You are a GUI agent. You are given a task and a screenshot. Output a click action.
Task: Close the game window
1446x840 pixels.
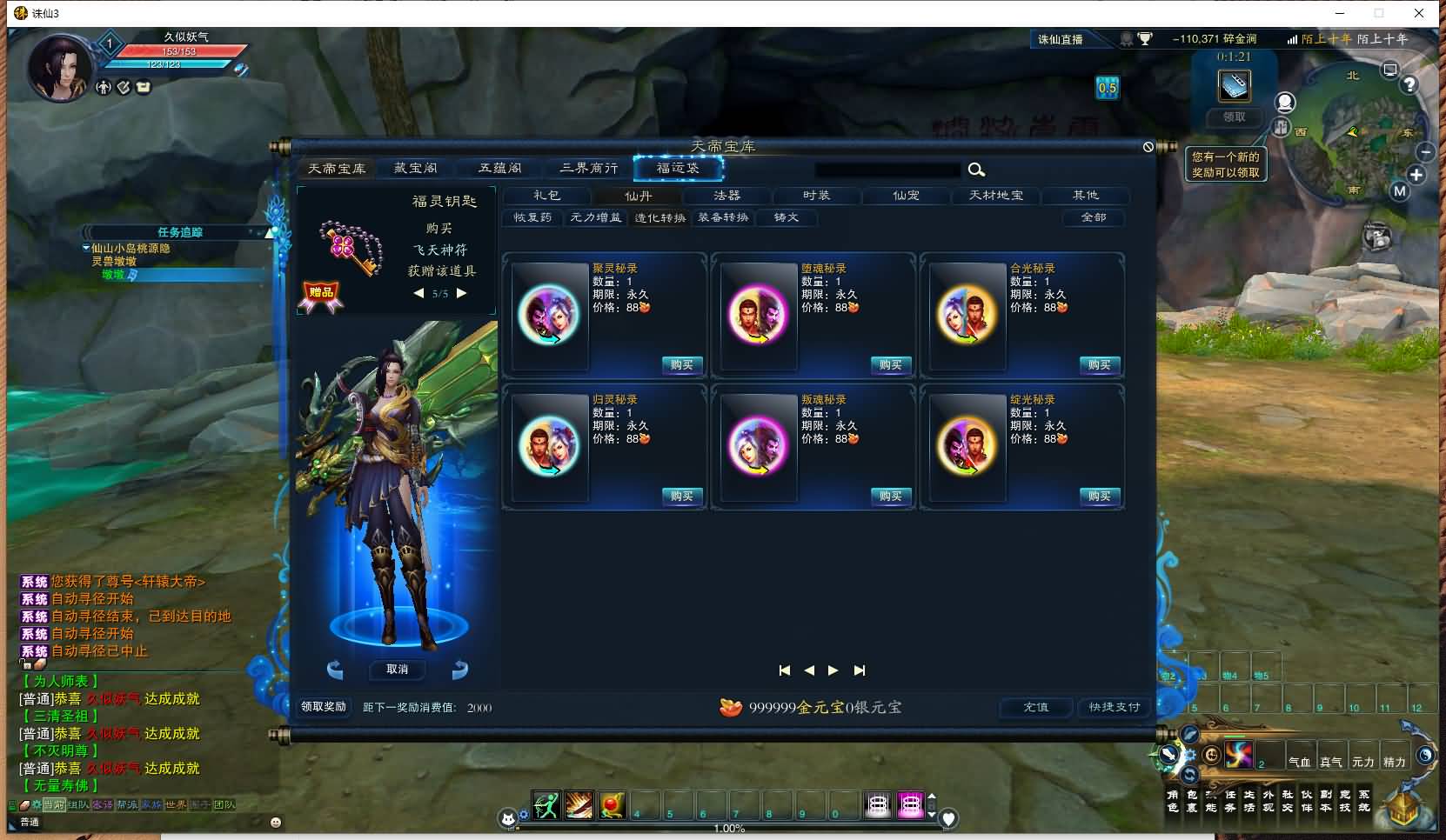click(x=1419, y=13)
